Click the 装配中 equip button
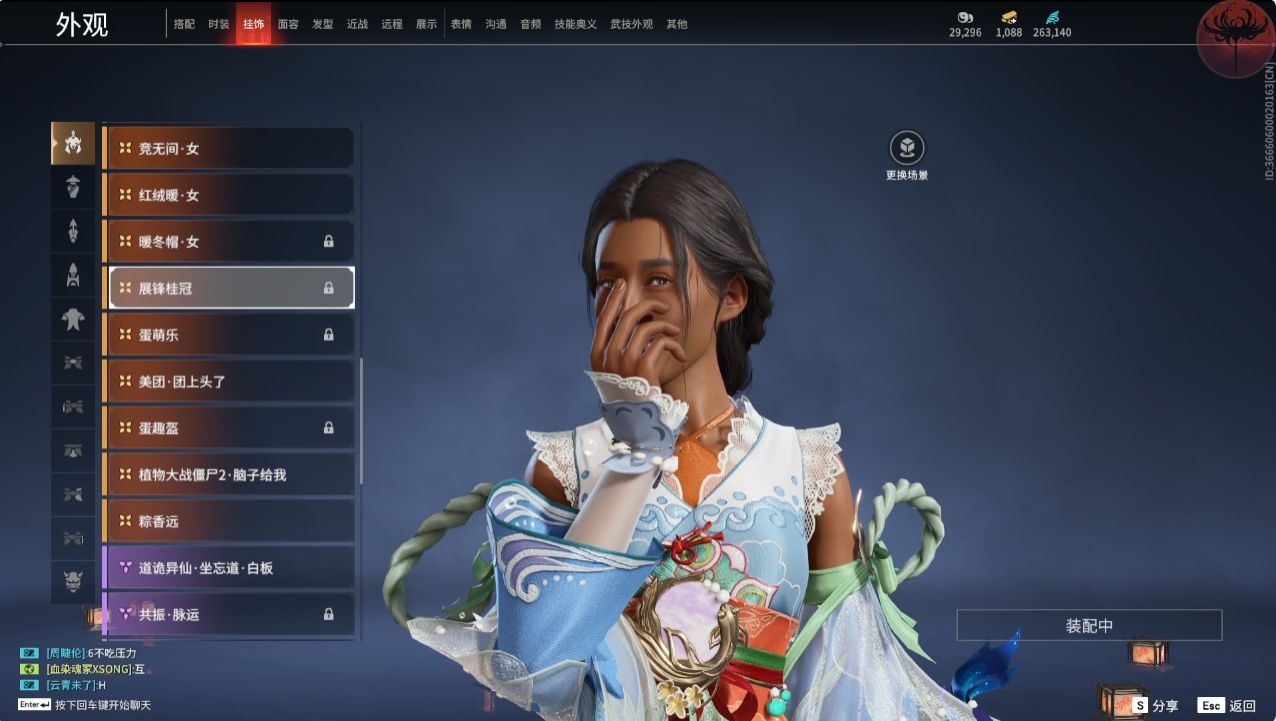Viewport: 1276px width, 721px height. click(x=1089, y=626)
